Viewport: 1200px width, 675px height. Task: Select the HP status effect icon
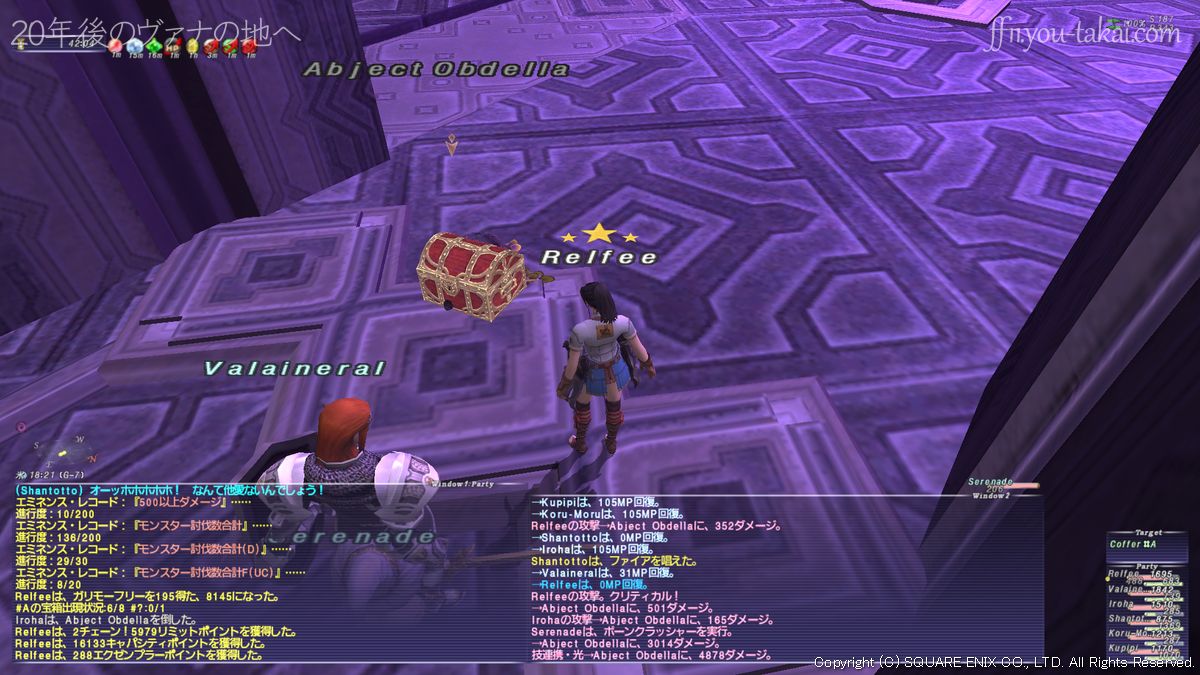pos(172,45)
